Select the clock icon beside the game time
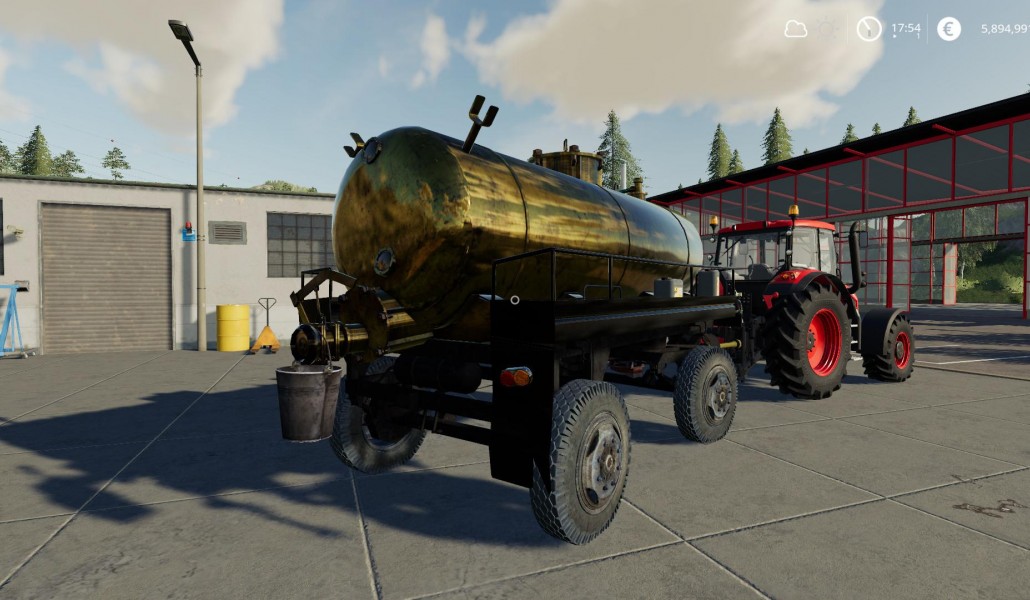Image resolution: width=1030 pixels, height=600 pixels. pyautogui.click(x=869, y=29)
